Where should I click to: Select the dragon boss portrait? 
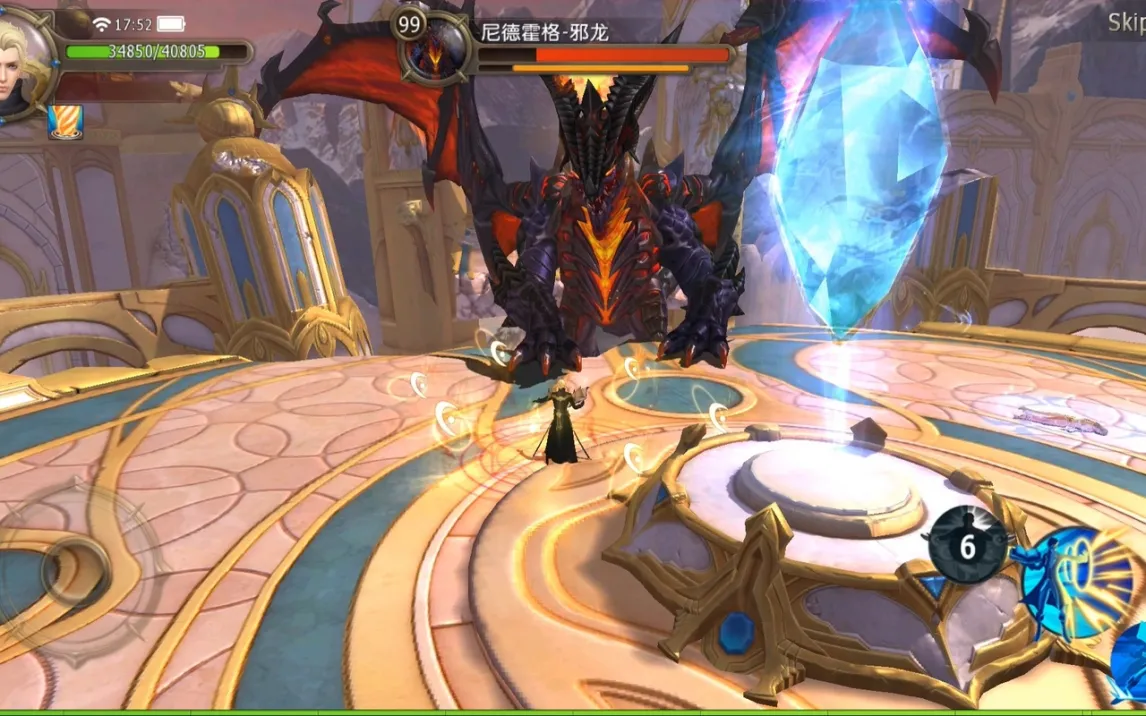coord(435,50)
